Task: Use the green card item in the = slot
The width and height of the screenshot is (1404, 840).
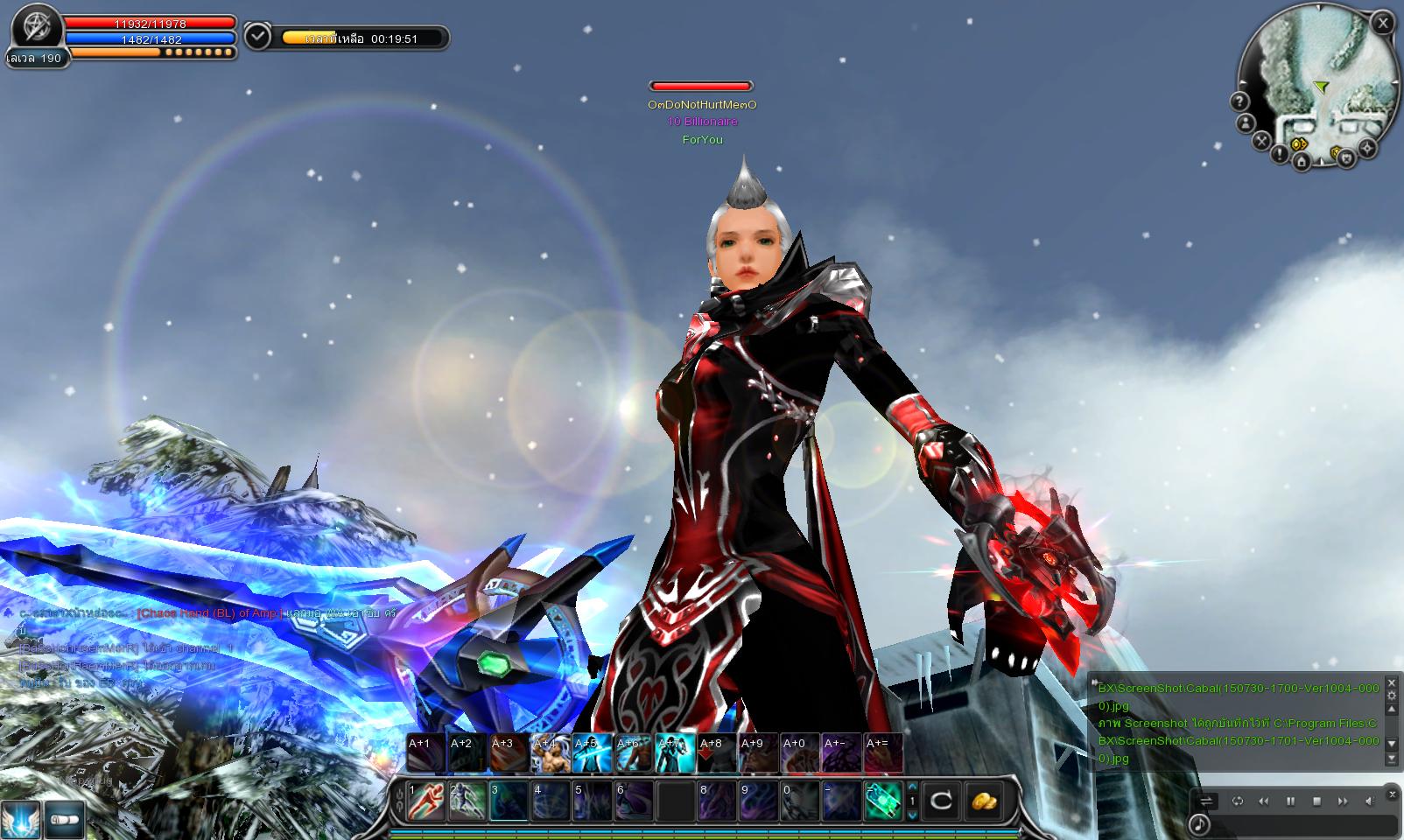Action: point(882,801)
